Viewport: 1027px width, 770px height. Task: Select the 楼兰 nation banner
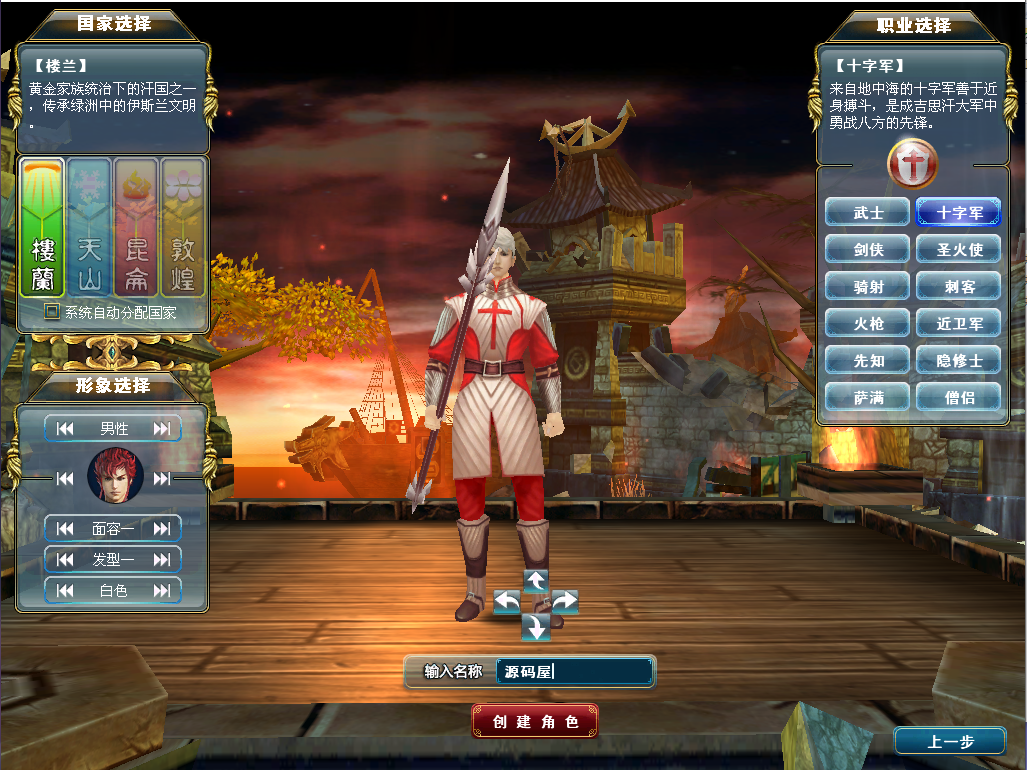click(42, 228)
